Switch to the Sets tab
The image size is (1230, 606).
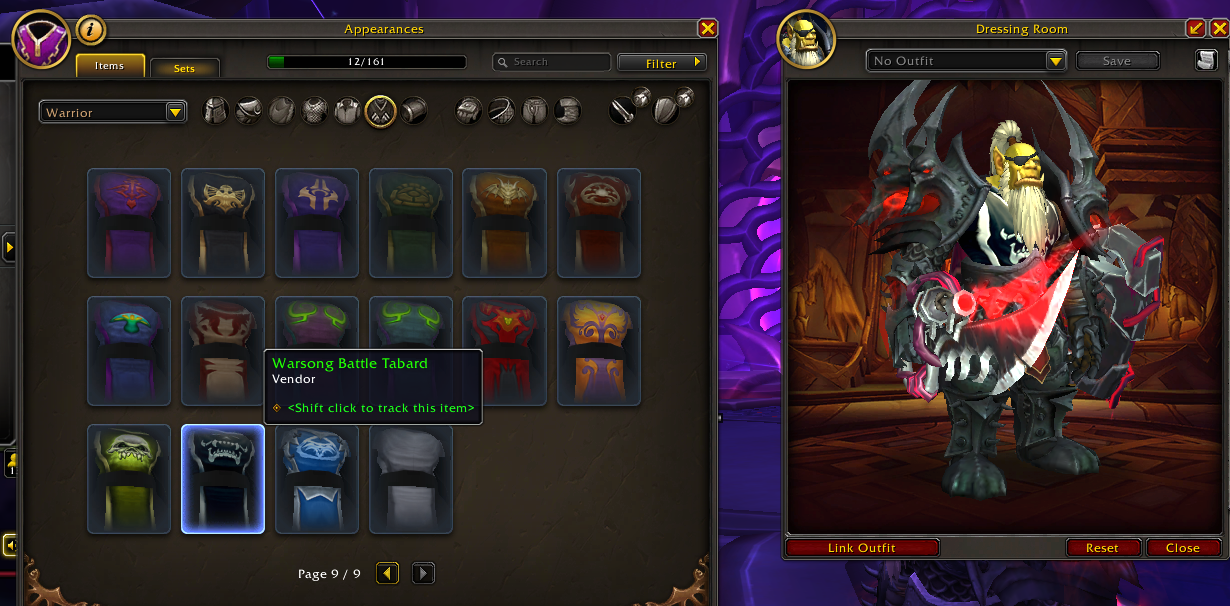(x=184, y=68)
